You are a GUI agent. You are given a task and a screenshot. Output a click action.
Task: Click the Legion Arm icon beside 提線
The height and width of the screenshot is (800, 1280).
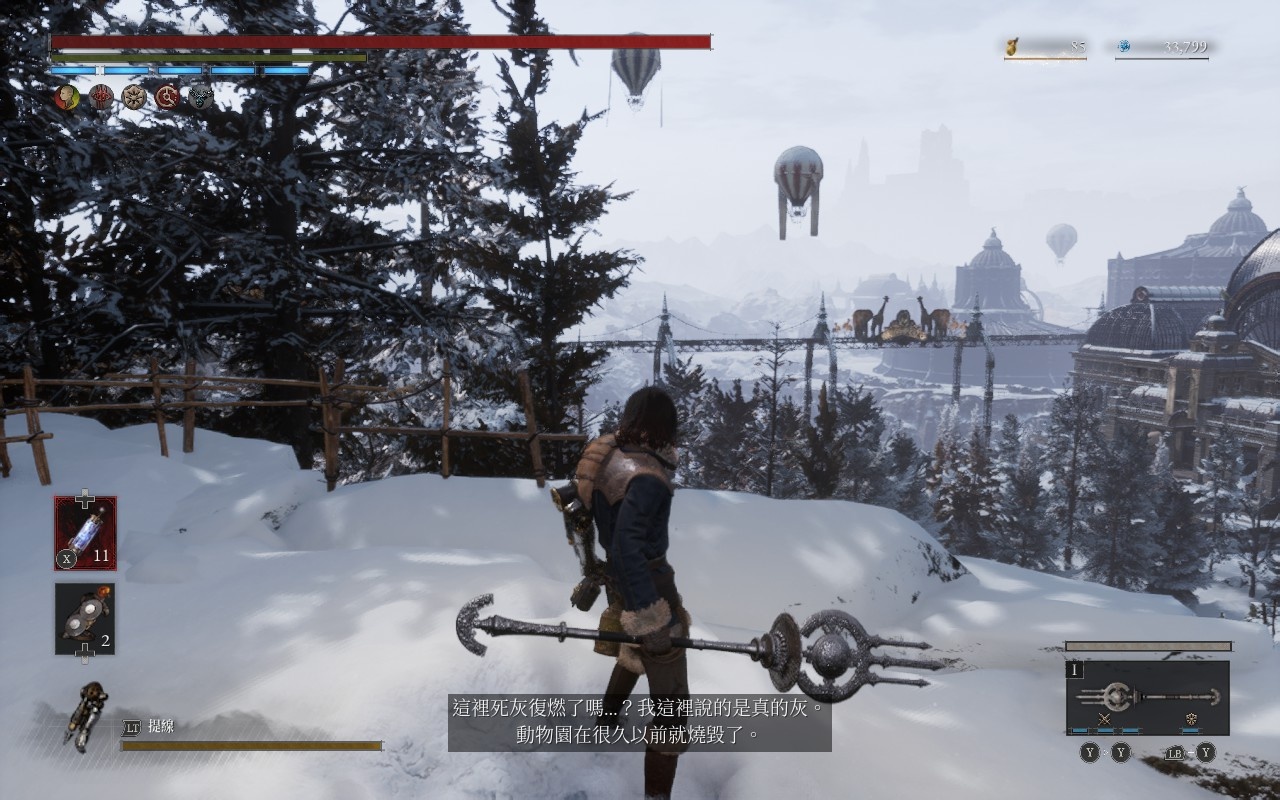click(86, 714)
